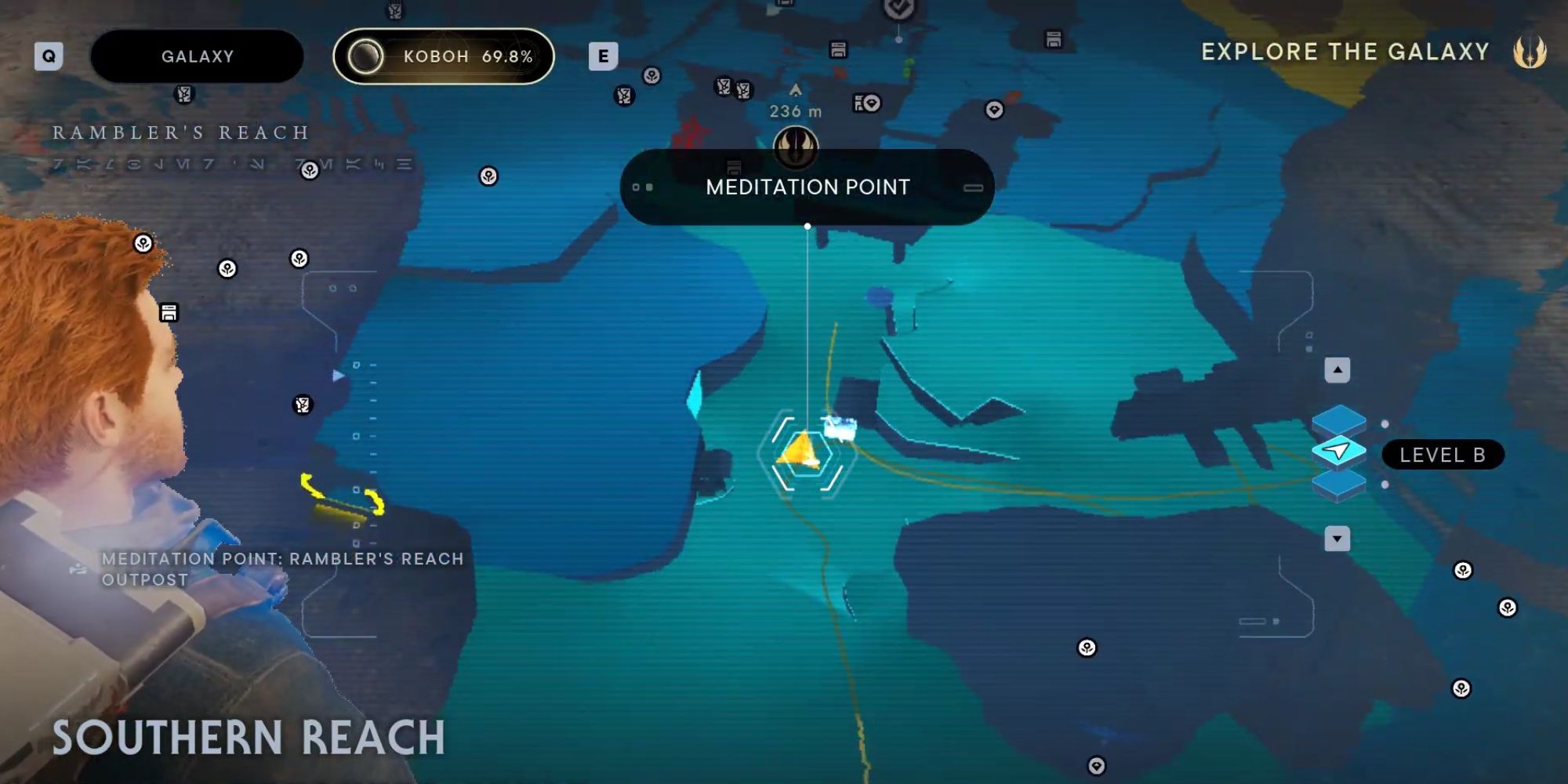Click the 236 m distance marker
This screenshot has height=784, width=1568.
(796, 110)
